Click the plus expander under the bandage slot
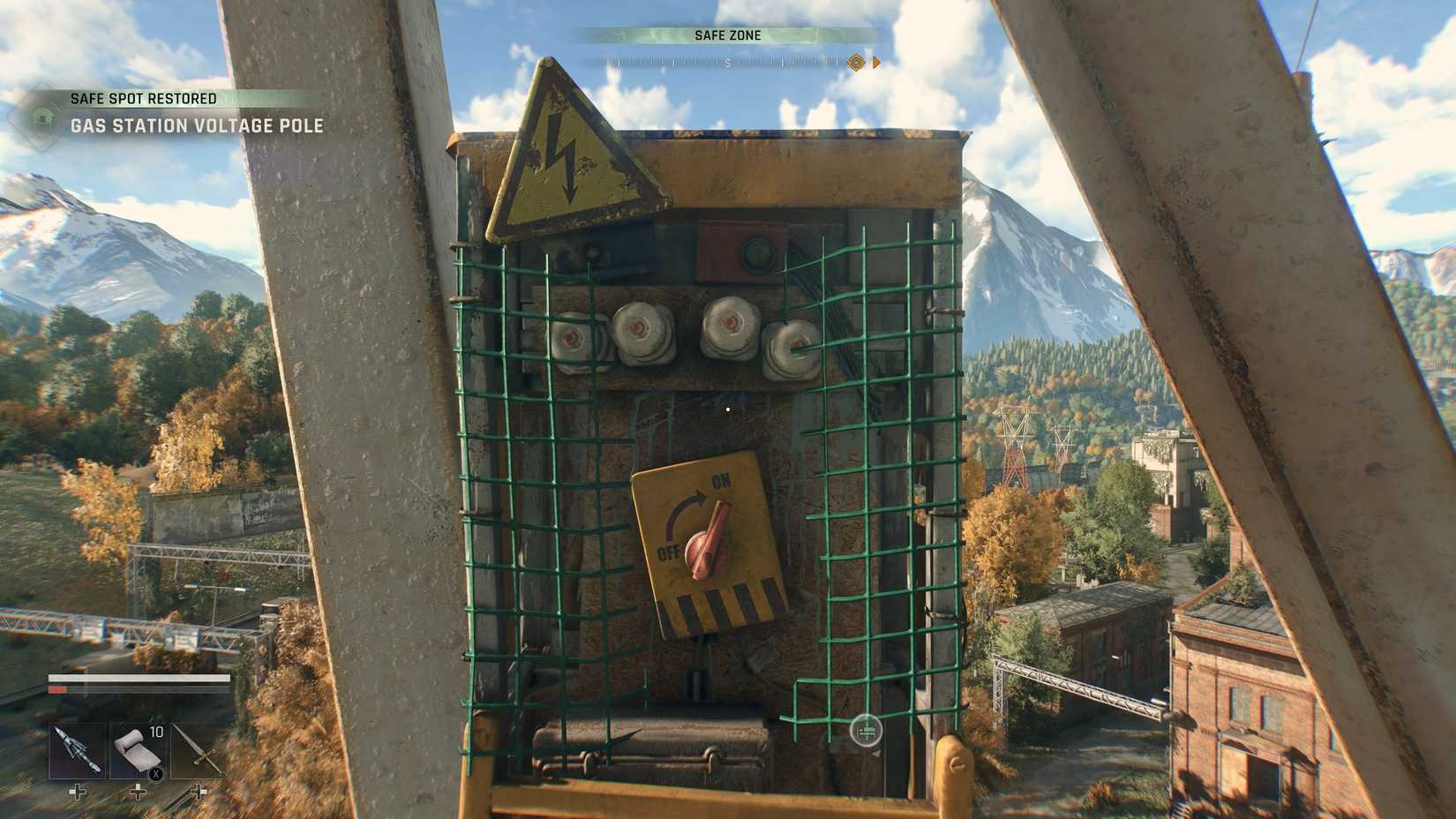The image size is (1456, 819). pyautogui.click(x=137, y=793)
